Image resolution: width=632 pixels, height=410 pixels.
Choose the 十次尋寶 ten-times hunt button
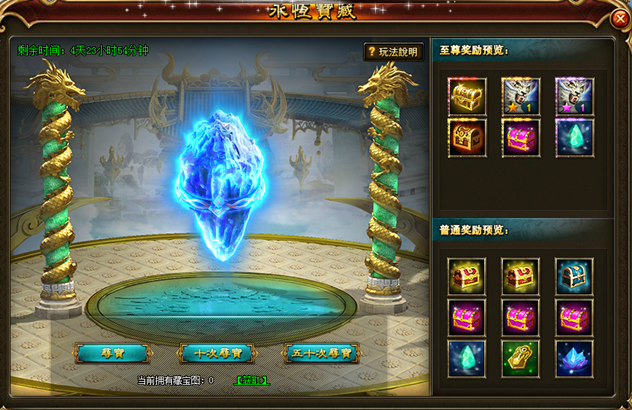[x=217, y=353]
